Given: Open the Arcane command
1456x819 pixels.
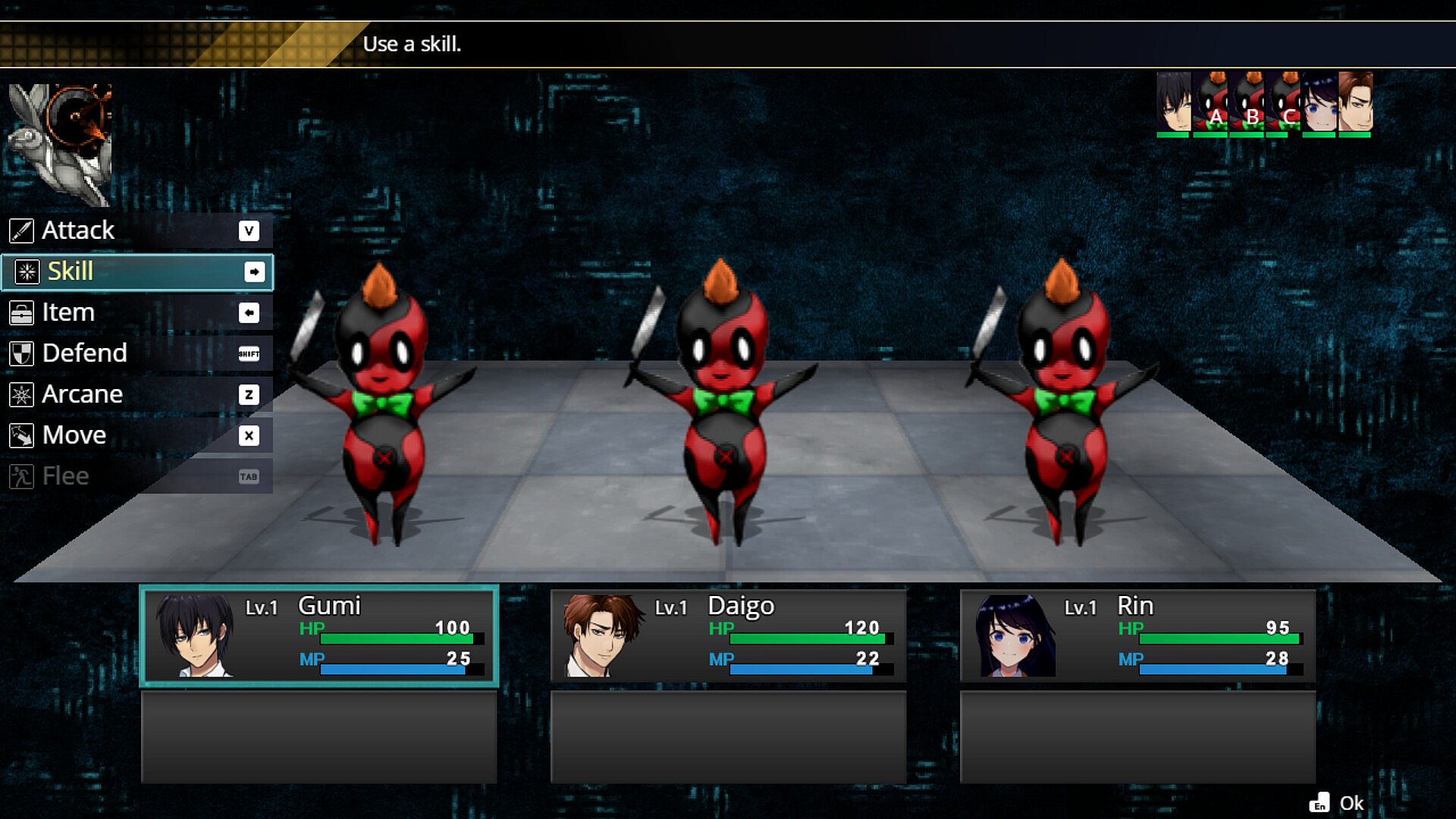Looking at the screenshot, I should coord(136,394).
